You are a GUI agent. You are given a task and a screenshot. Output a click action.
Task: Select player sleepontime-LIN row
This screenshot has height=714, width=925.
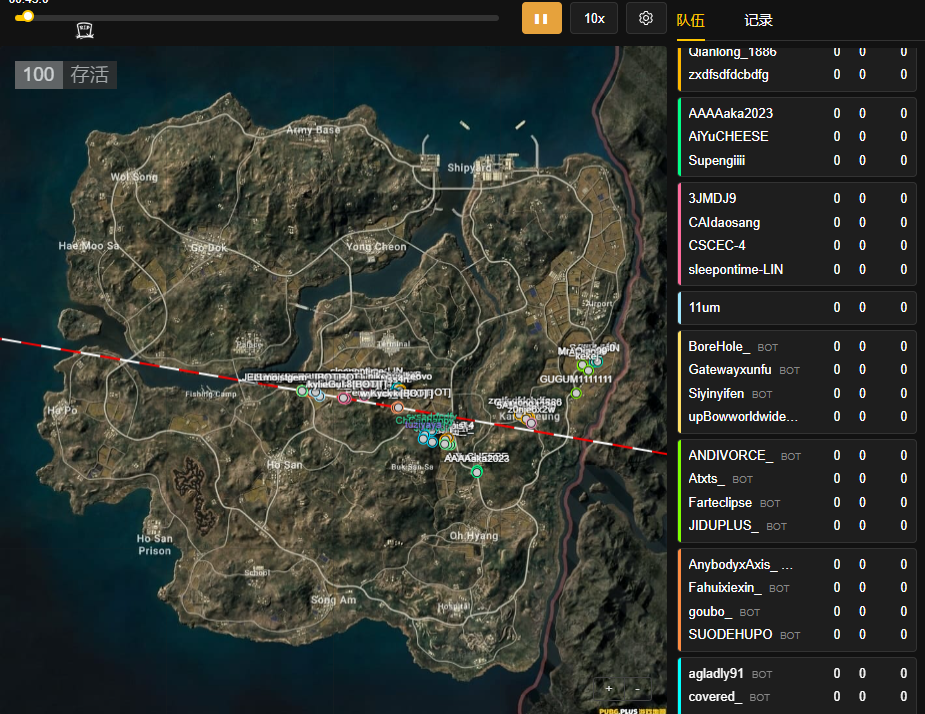tap(736, 269)
